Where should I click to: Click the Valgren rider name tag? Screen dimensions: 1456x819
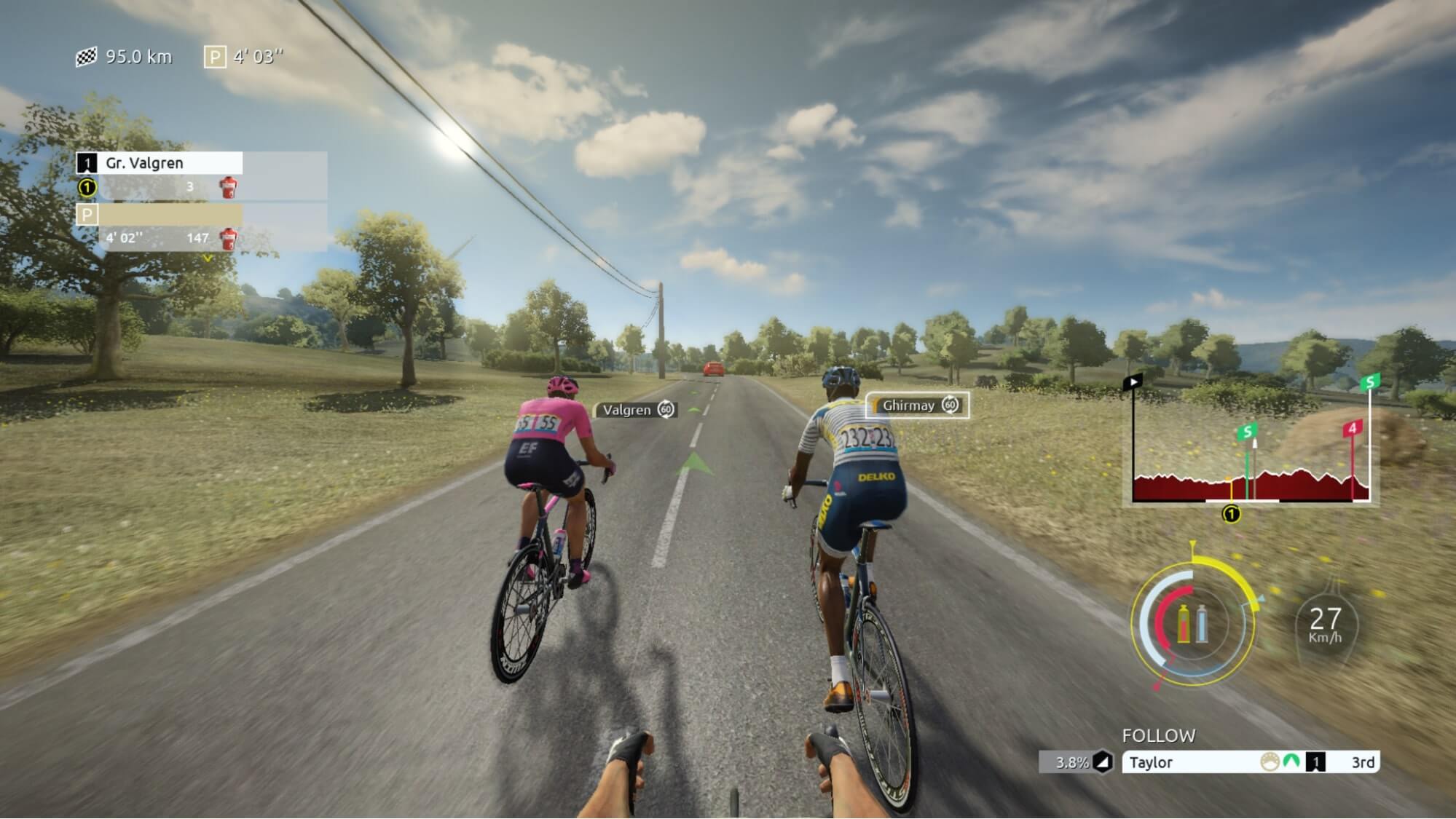click(637, 410)
